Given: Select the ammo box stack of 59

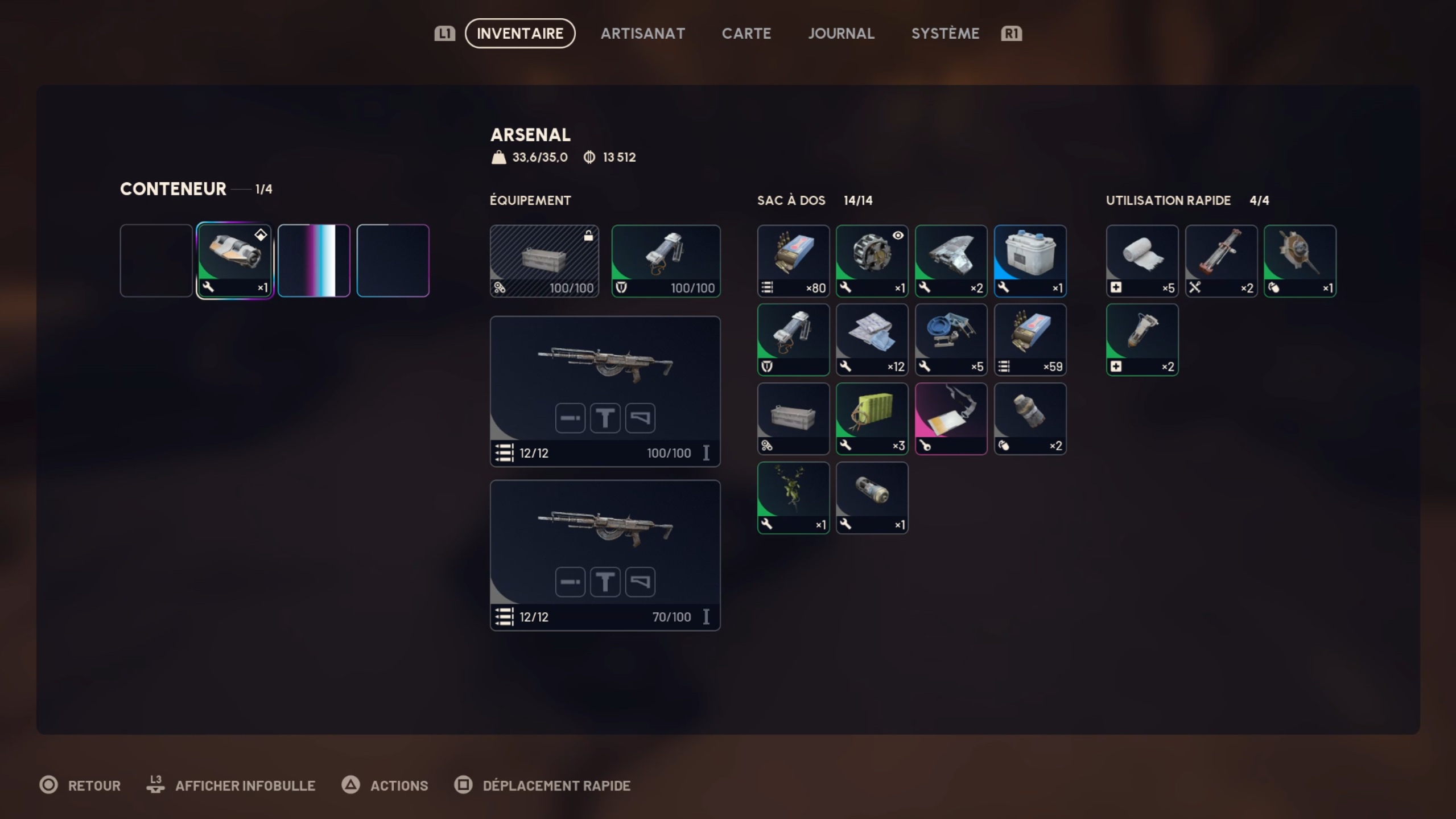Looking at the screenshot, I should pyautogui.click(x=1030, y=340).
